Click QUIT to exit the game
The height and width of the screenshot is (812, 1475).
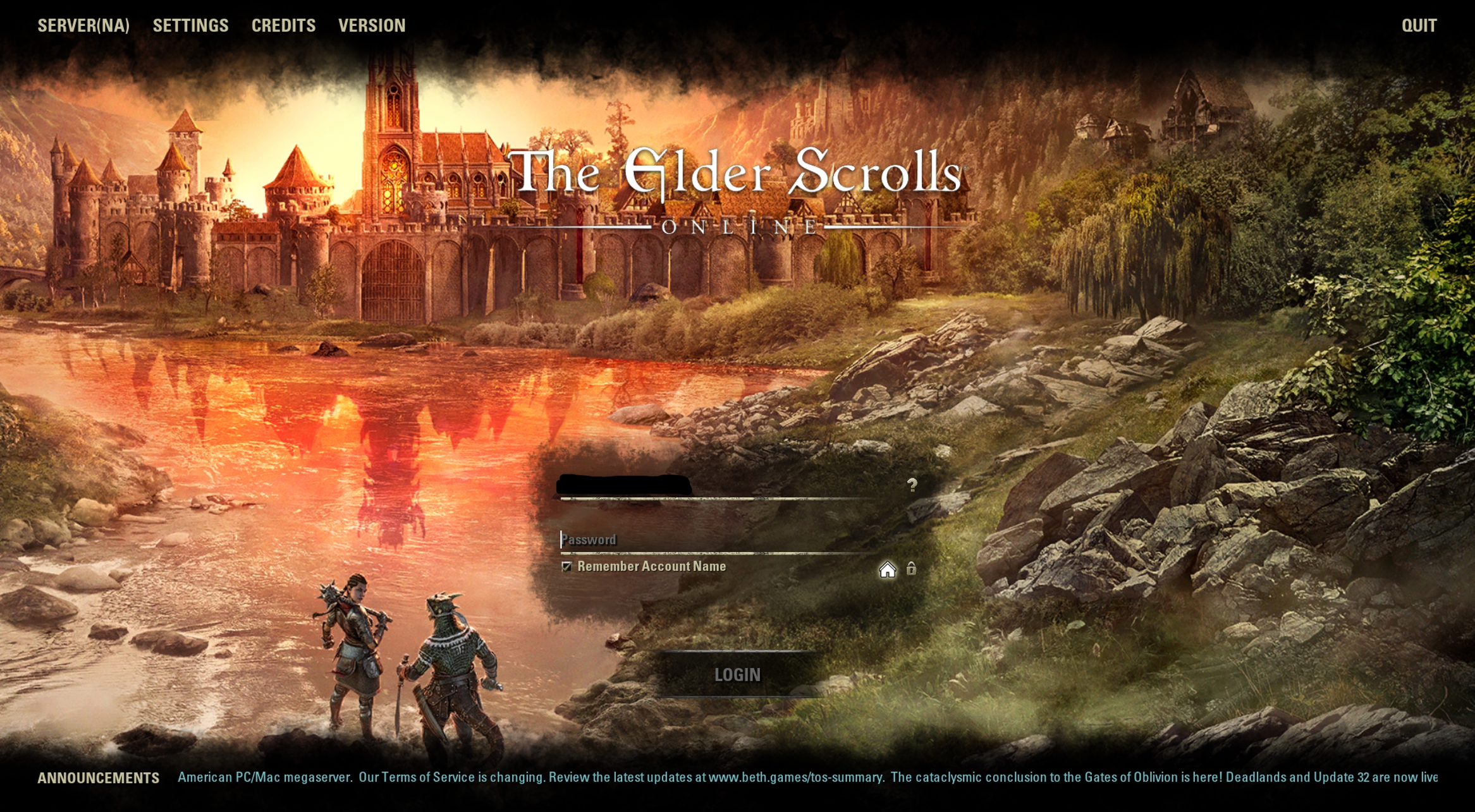coord(1420,25)
